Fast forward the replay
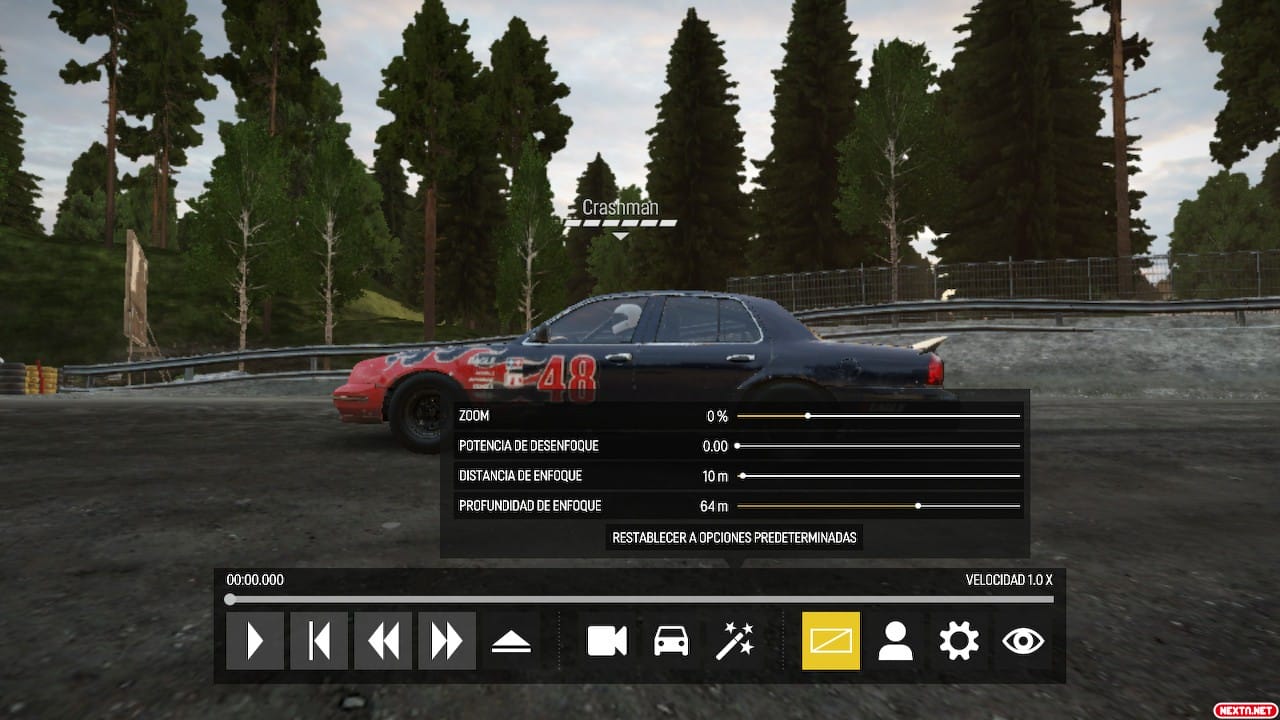Screen dimensions: 1280x720 447,641
